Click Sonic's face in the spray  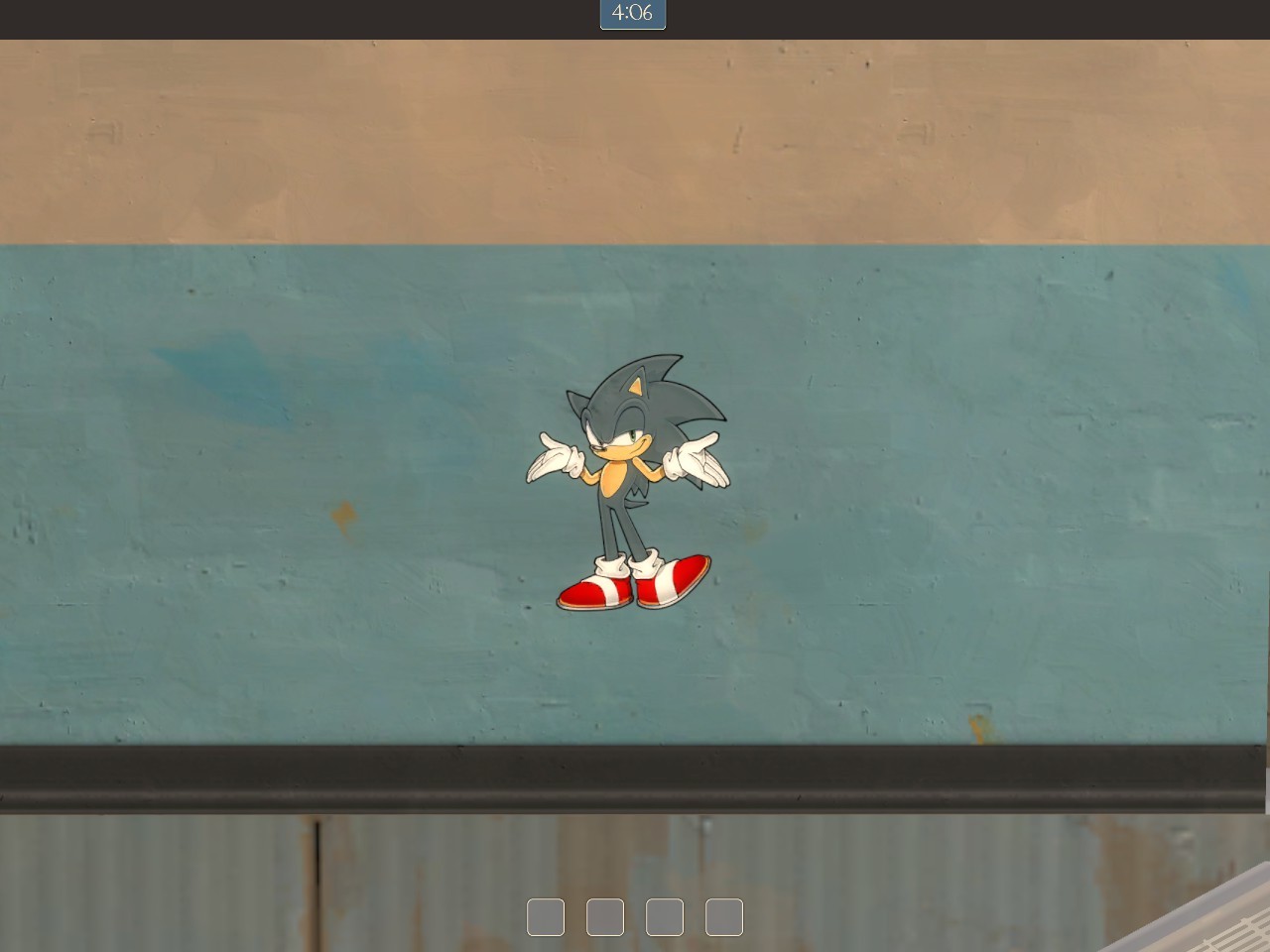pyautogui.click(x=627, y=441)
